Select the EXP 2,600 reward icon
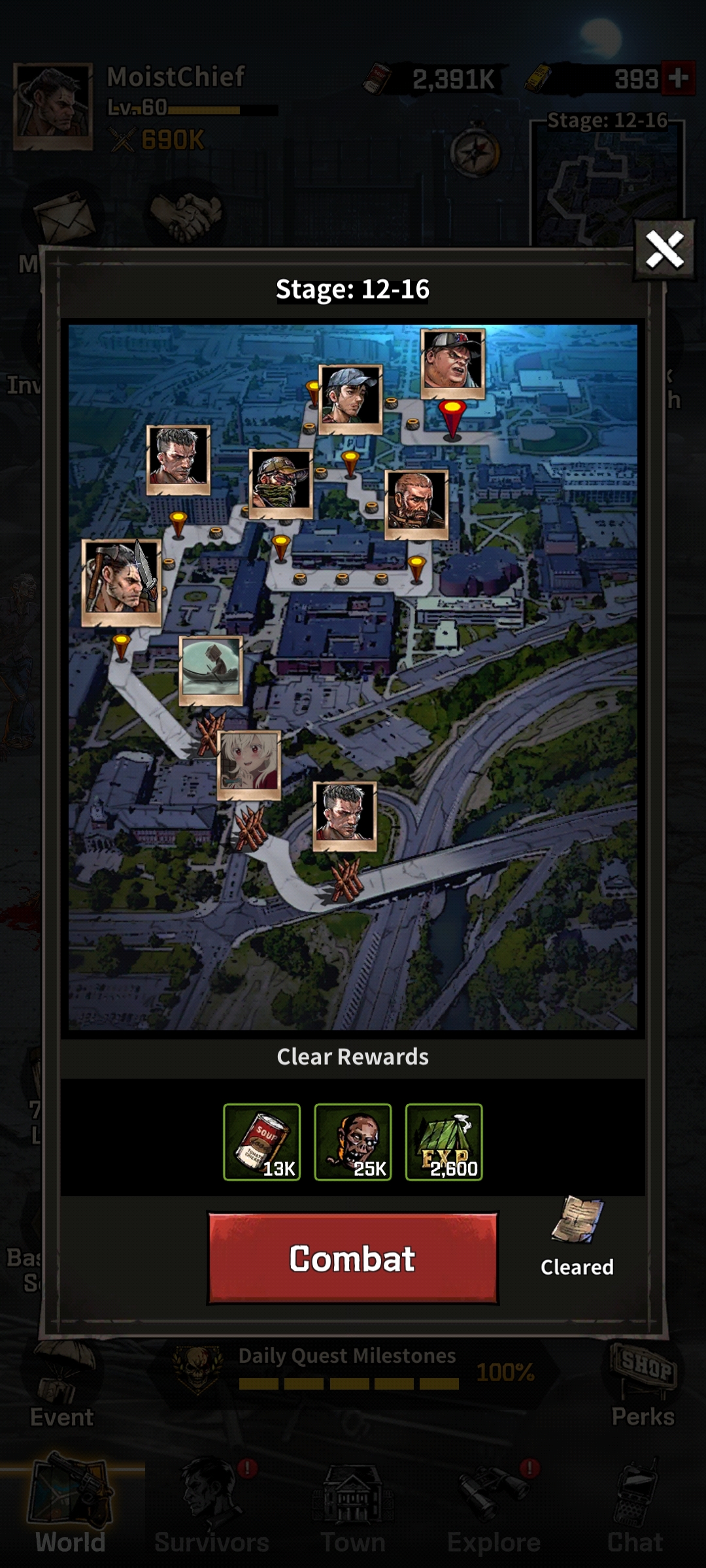 pyautogui.click(x=444, y=1142)
